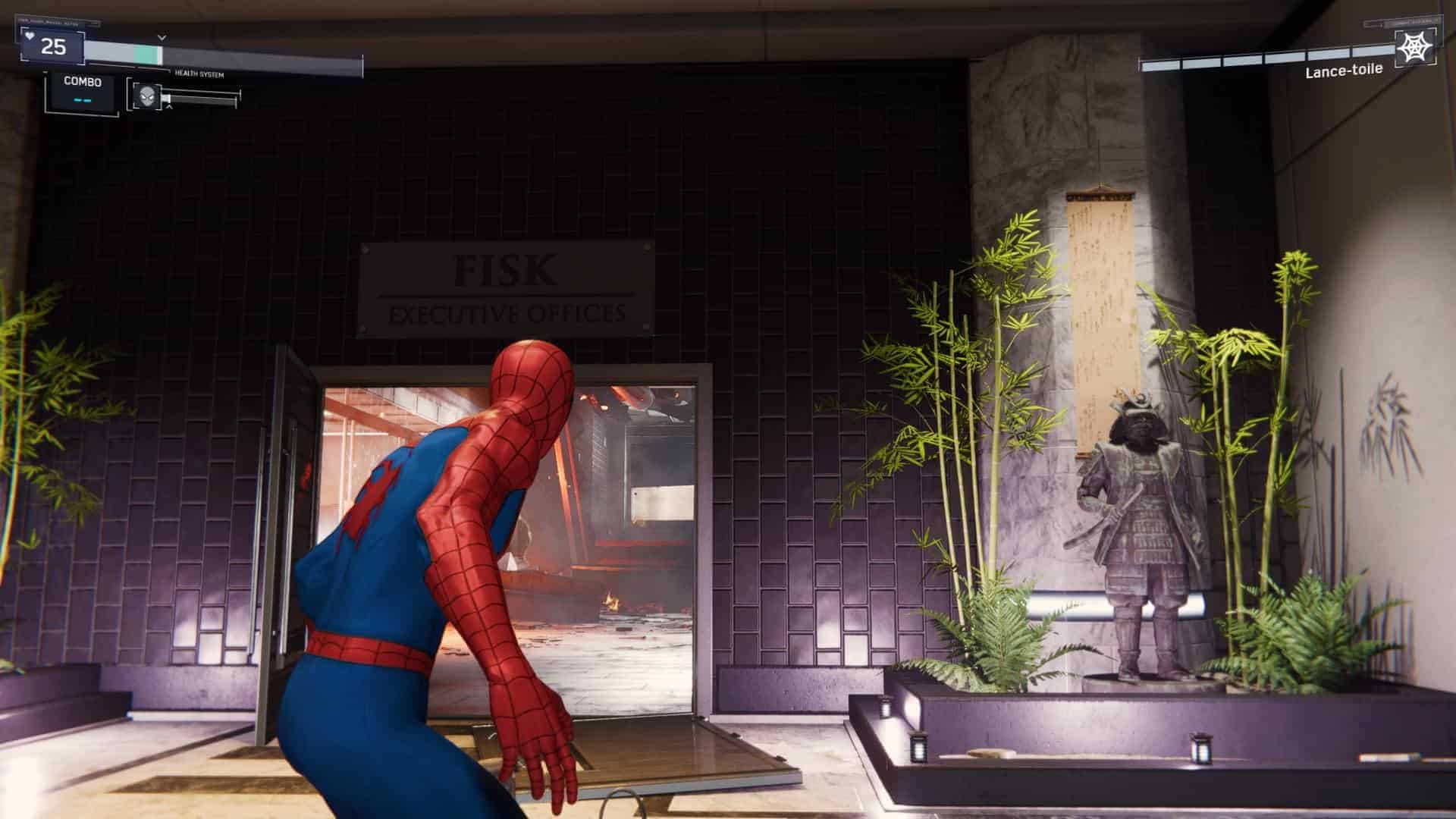This screenshot has height=819, width=1456.
Task: Click the Spider-Man mask suit power icon
Action: [x=146, y=96]
